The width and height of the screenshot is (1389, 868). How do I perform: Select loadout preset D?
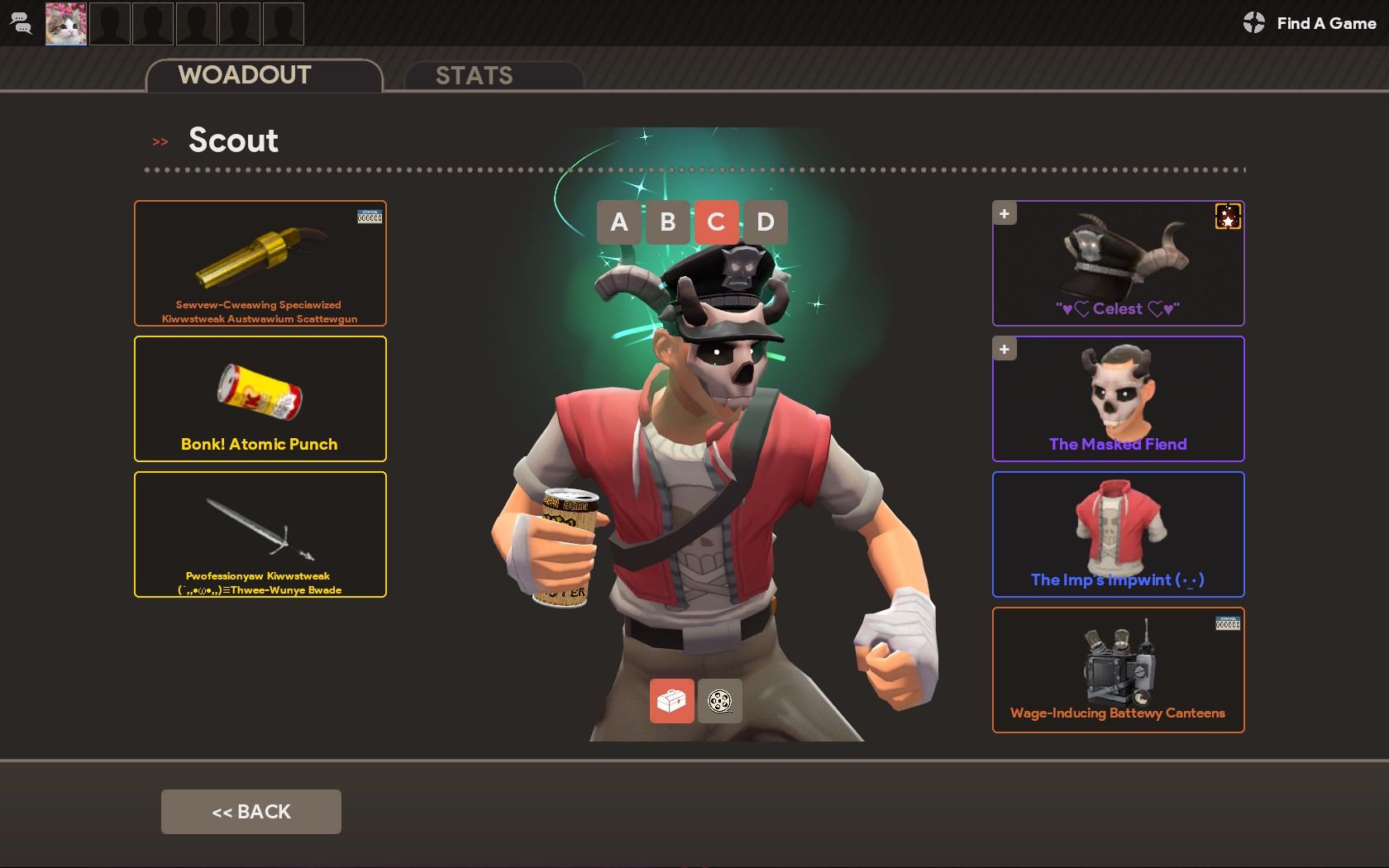(x=765, y=222)
